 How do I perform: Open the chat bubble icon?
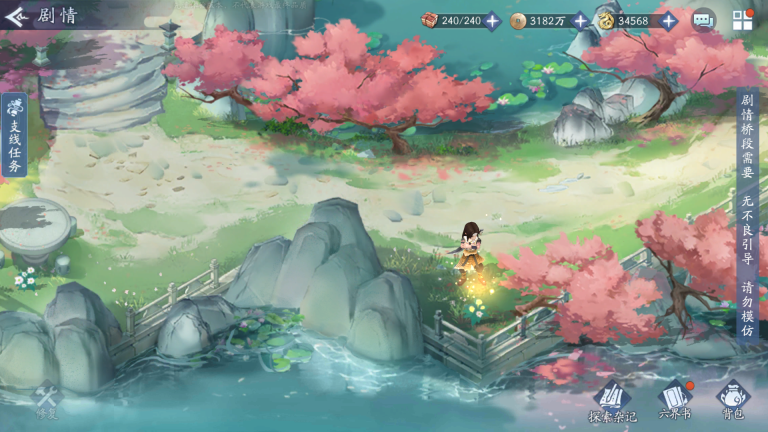[x=704, y=20]
